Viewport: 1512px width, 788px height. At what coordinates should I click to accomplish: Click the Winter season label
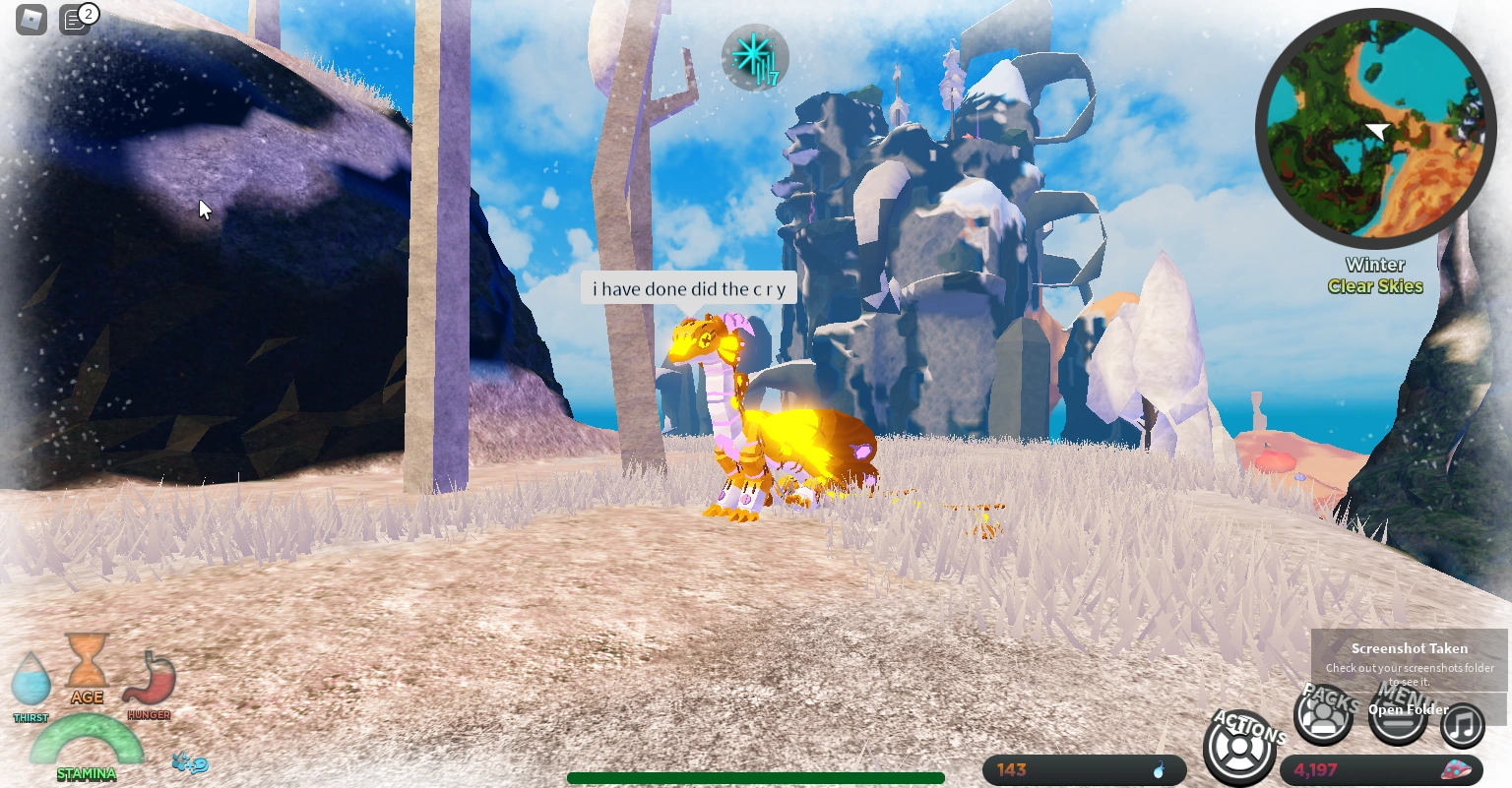(x=1375, y=264)
